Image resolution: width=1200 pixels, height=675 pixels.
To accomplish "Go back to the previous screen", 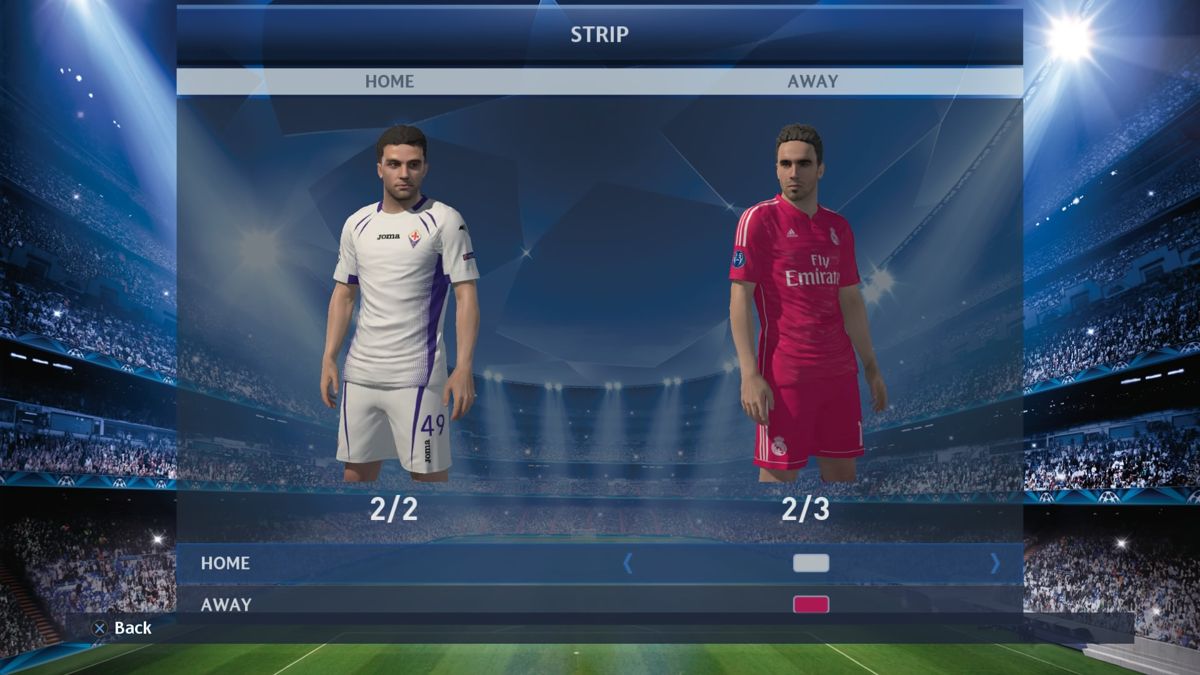I will [x=122, y=628].
